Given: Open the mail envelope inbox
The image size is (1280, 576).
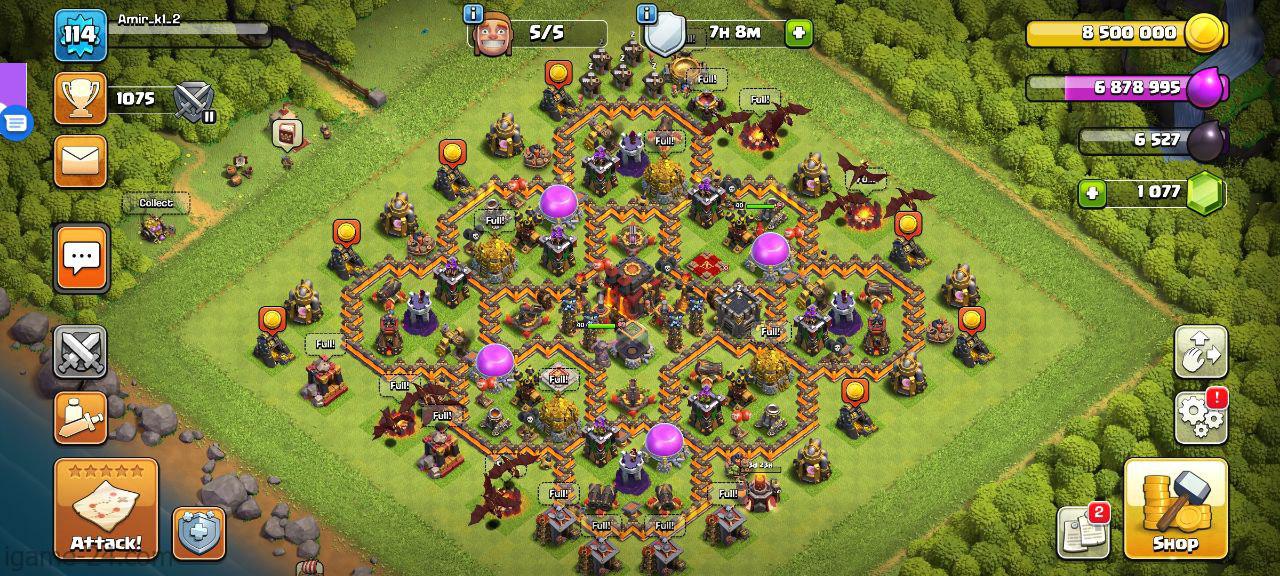Looking at the screenshot, I should point(80,160).
